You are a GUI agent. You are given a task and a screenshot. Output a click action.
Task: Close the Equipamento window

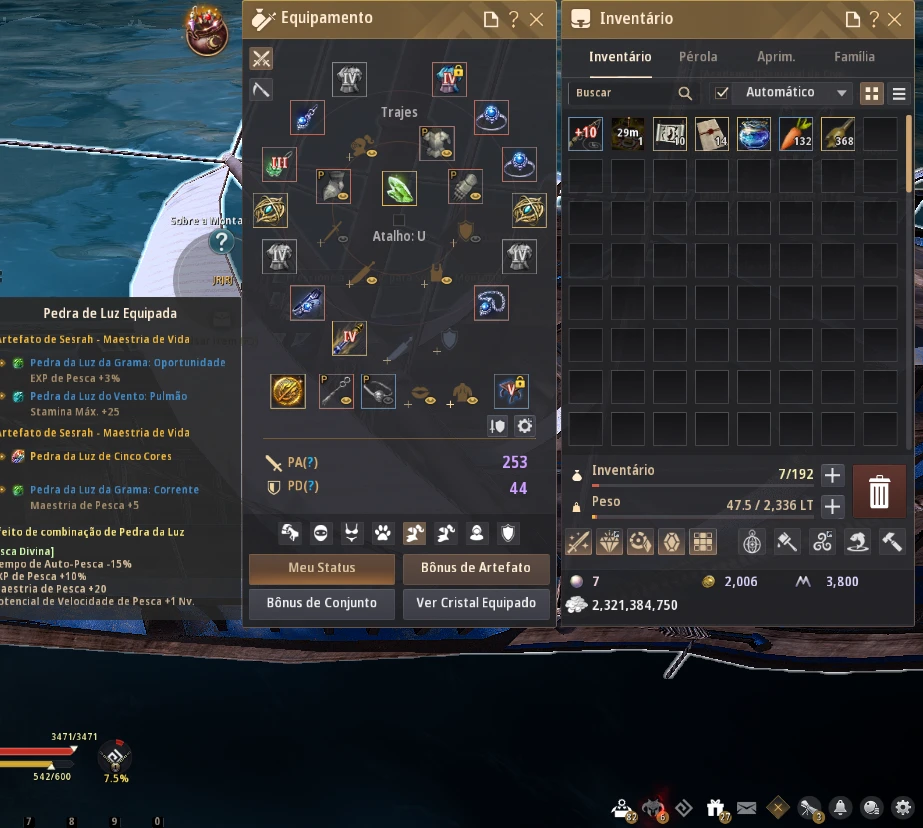pos(537,19)
